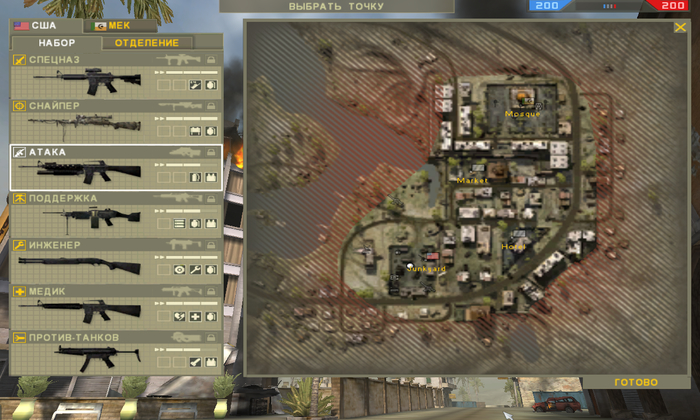The height and width of the screenshot is (420, 700).
Task: Pick the АТАКА assault kit
Action: 116,167
